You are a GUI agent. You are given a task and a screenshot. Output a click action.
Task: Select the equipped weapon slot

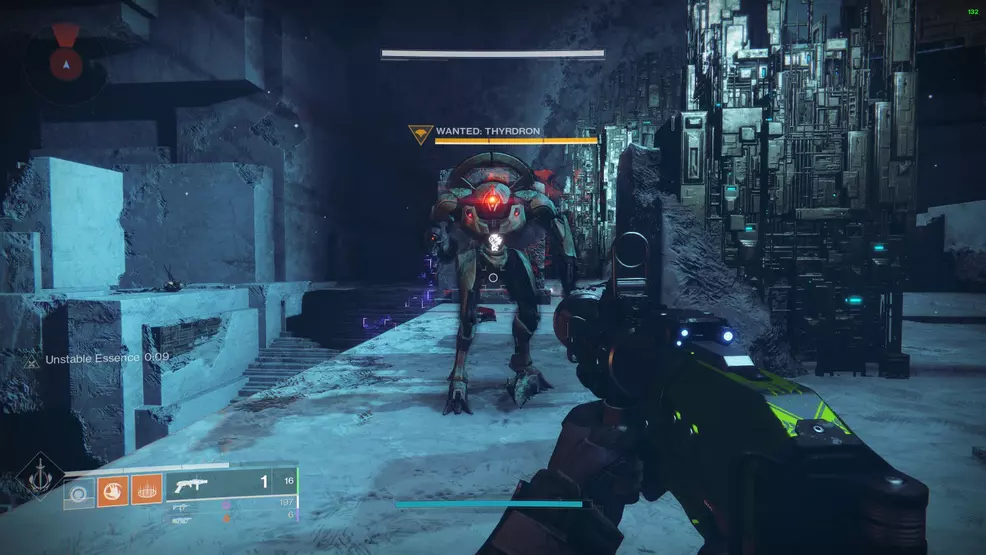232,483
